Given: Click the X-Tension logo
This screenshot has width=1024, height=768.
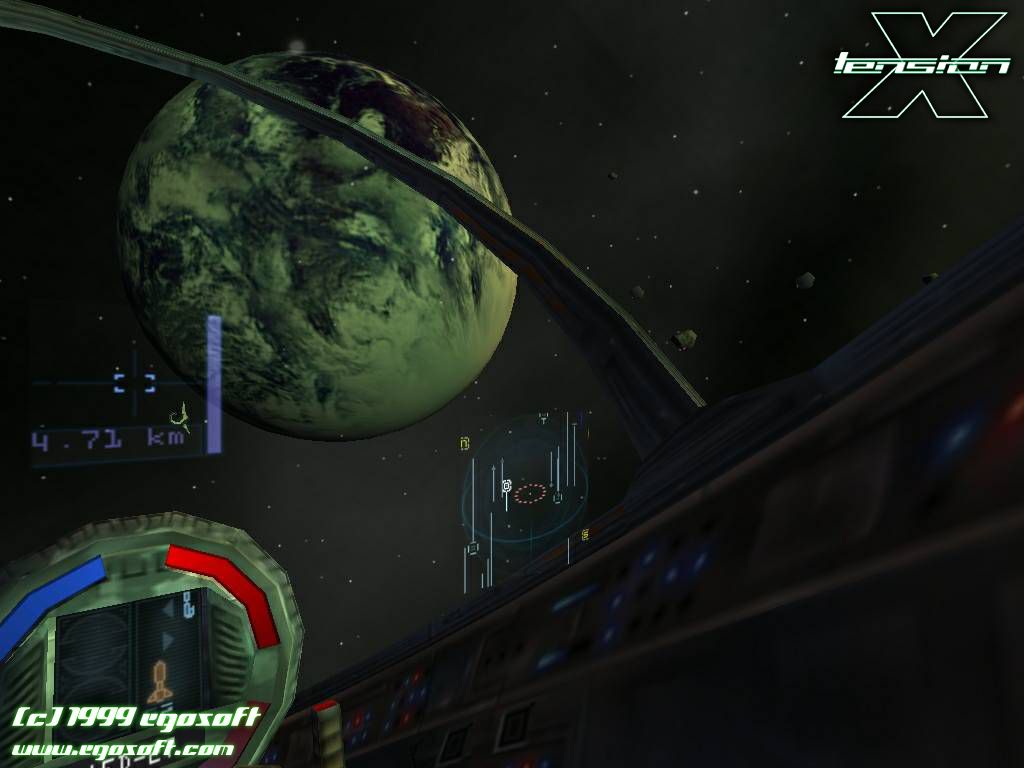Looking at the screenshot, I should tap(923, 64).
